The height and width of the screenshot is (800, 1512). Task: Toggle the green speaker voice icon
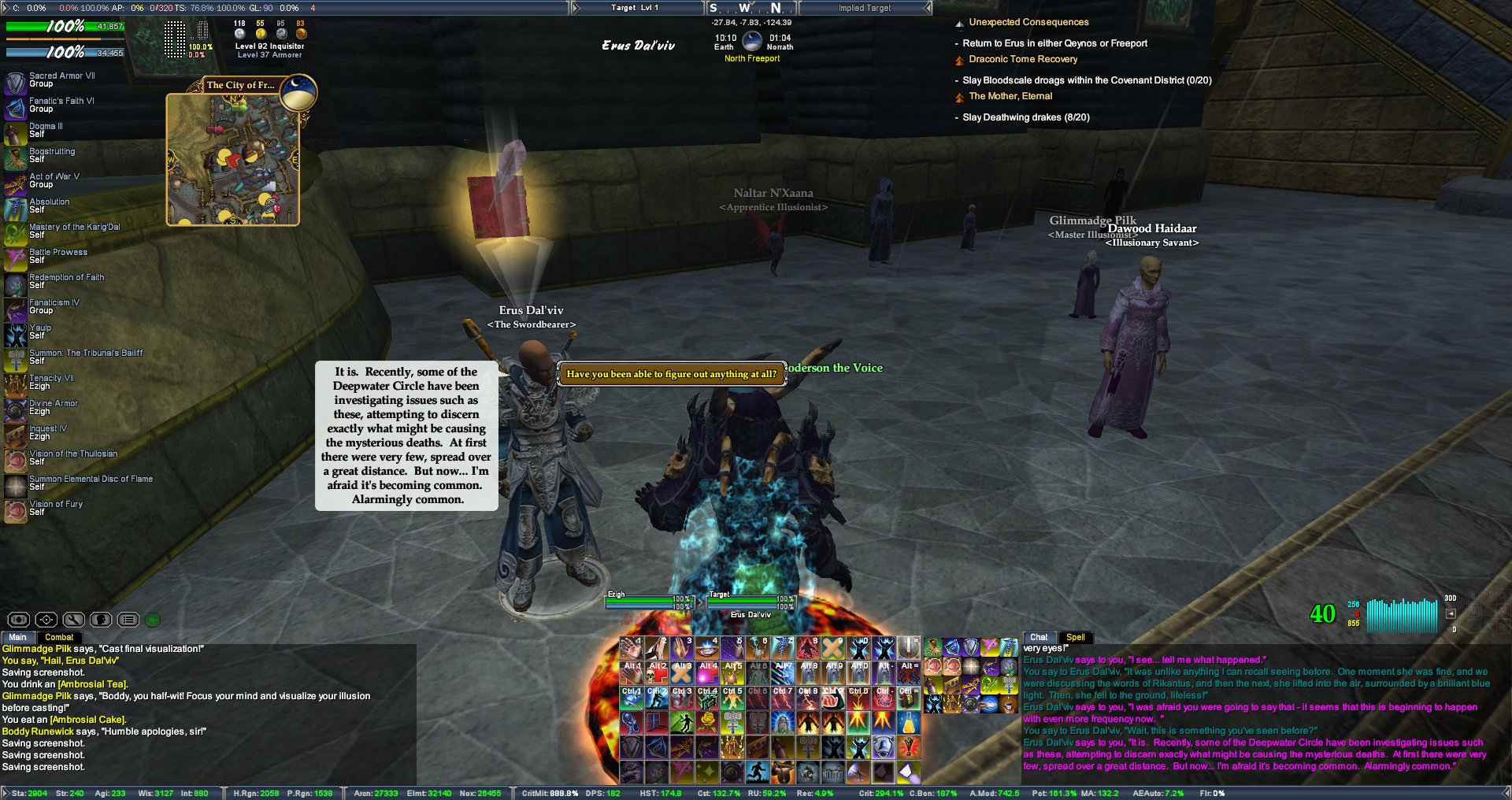pyautogui.click(x=153, y=620)
